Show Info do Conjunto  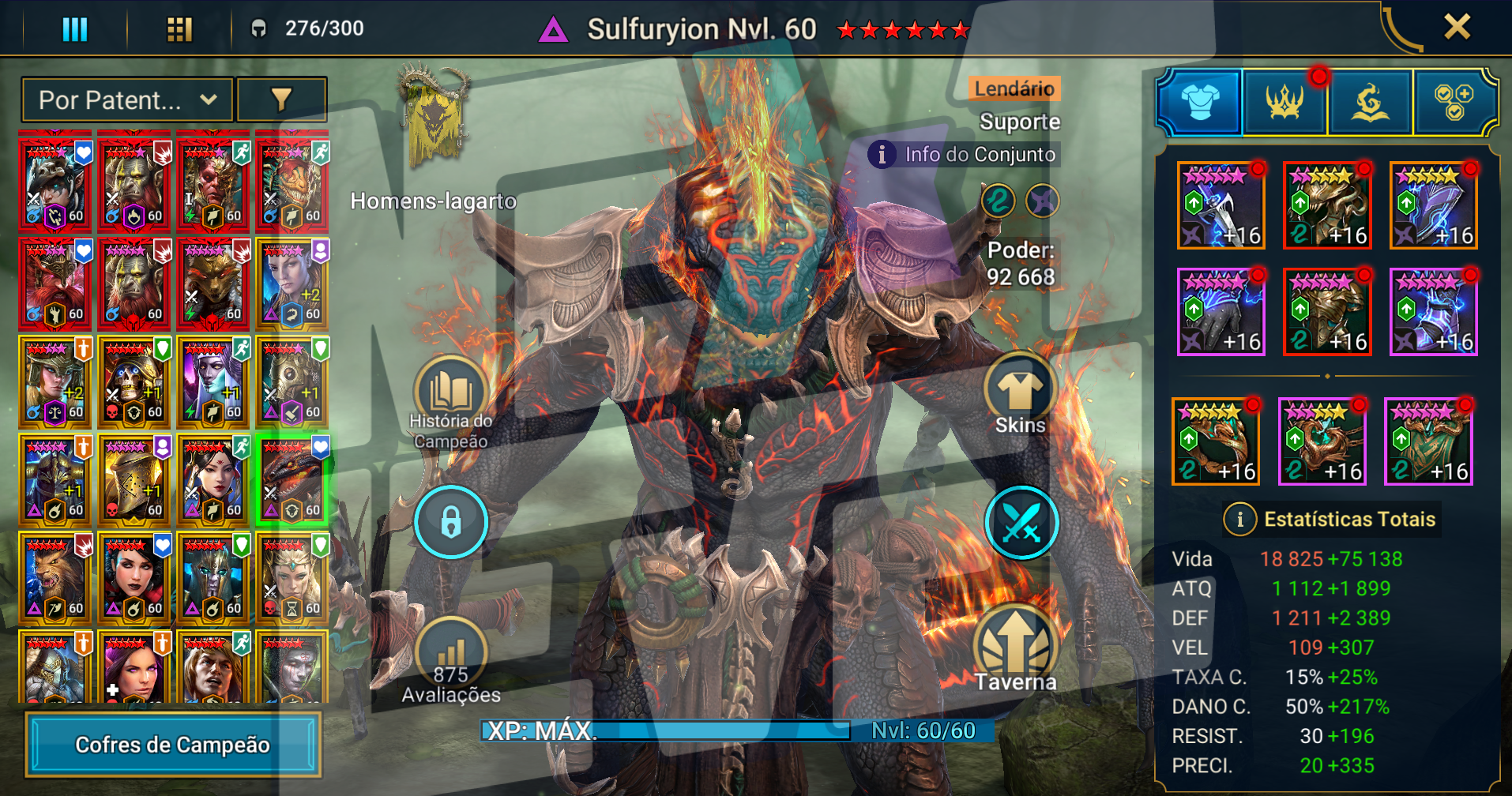tap(965, 154)
